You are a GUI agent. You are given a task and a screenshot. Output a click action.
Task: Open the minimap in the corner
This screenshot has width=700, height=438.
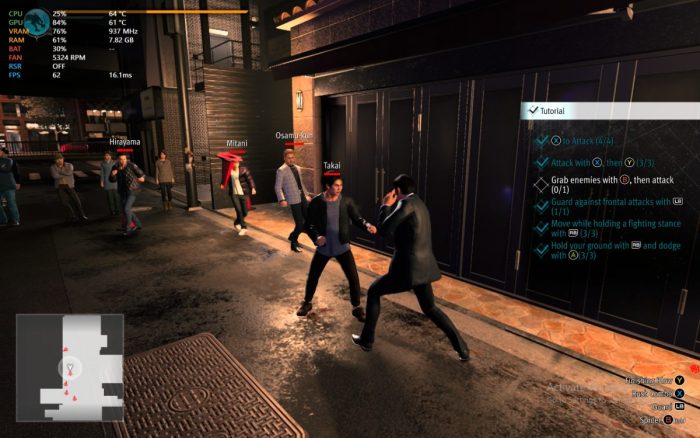(69, 367)
